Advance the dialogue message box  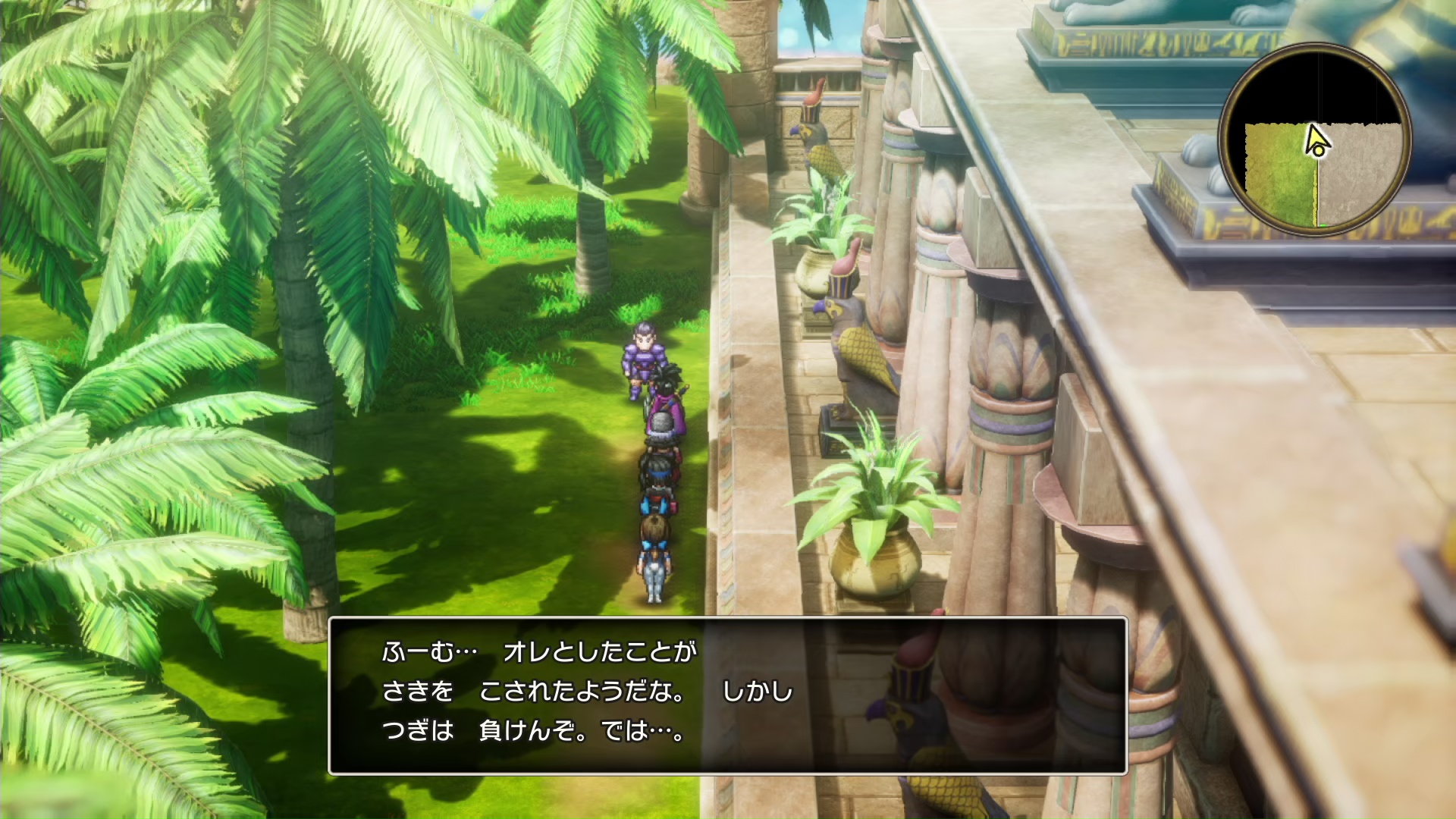(727, 695)
